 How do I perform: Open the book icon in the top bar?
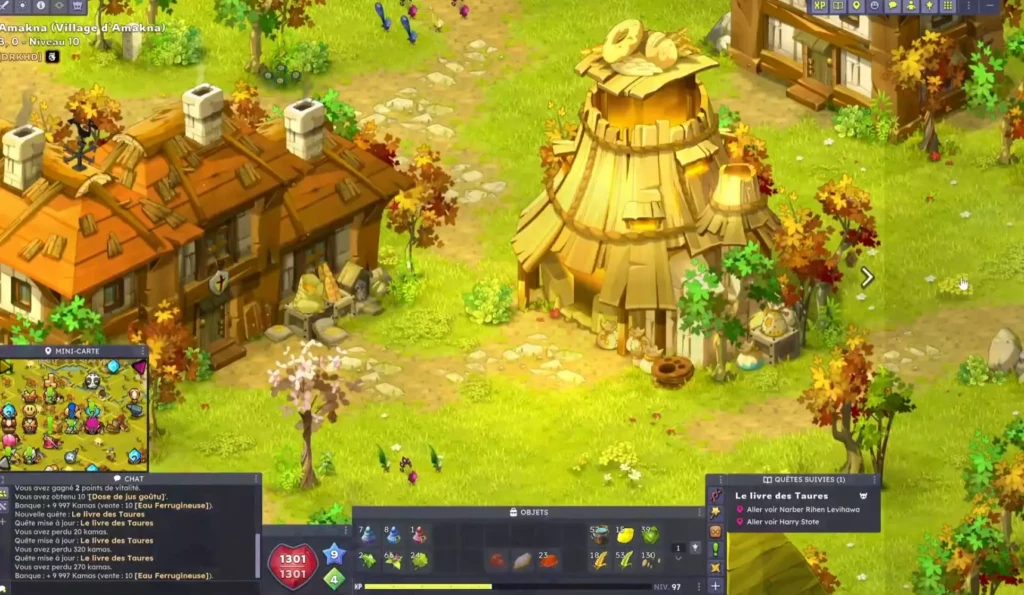[x=838, y=6]
